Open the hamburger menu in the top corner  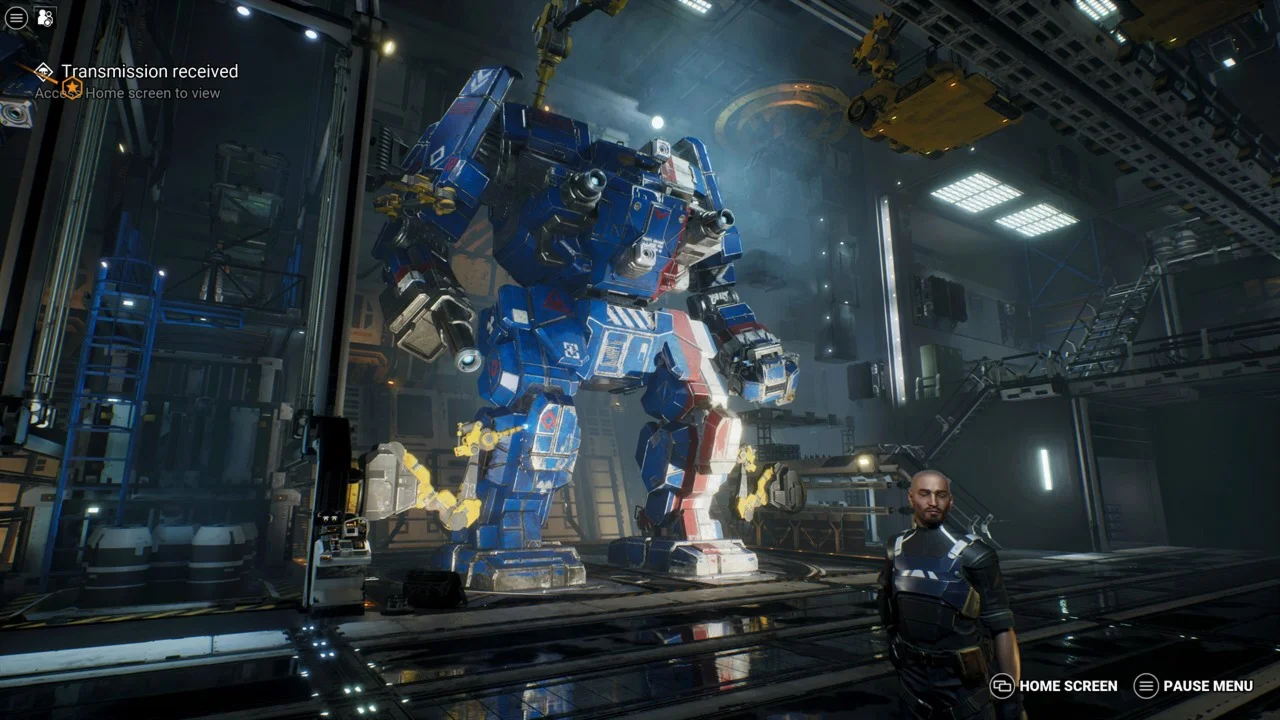[16, 18]
